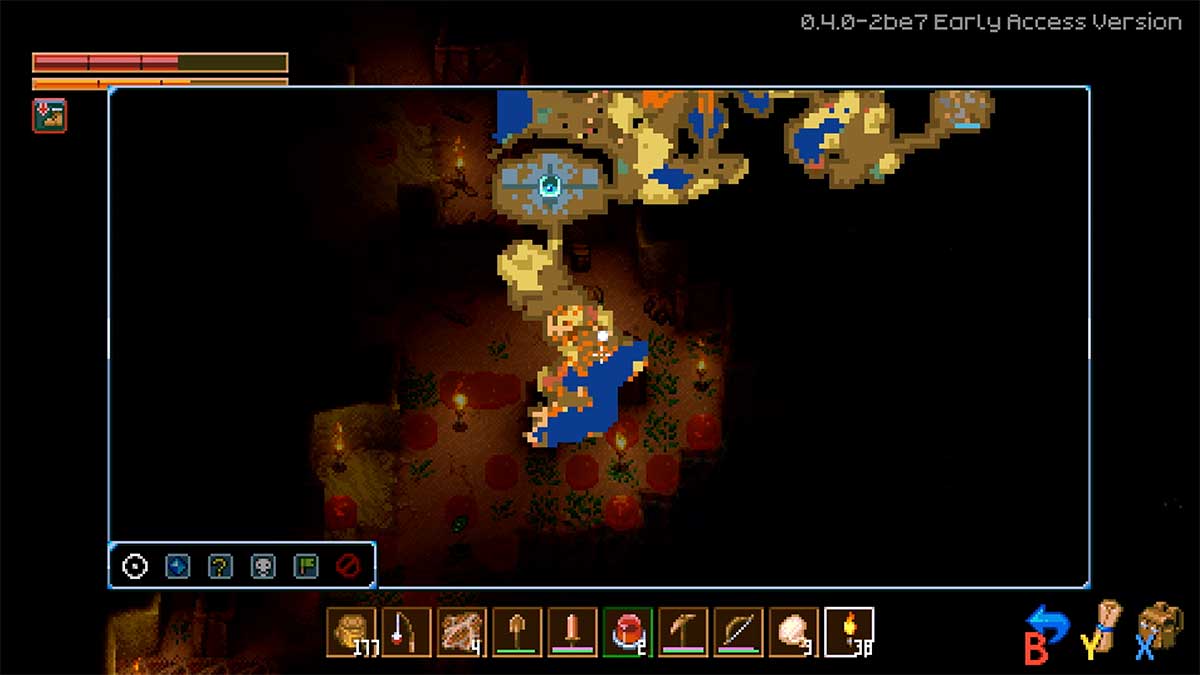Click the white crosshair recenter map button
This screenshot has height=675, width=1200.
pyautogui.click(x=135, y=567)
